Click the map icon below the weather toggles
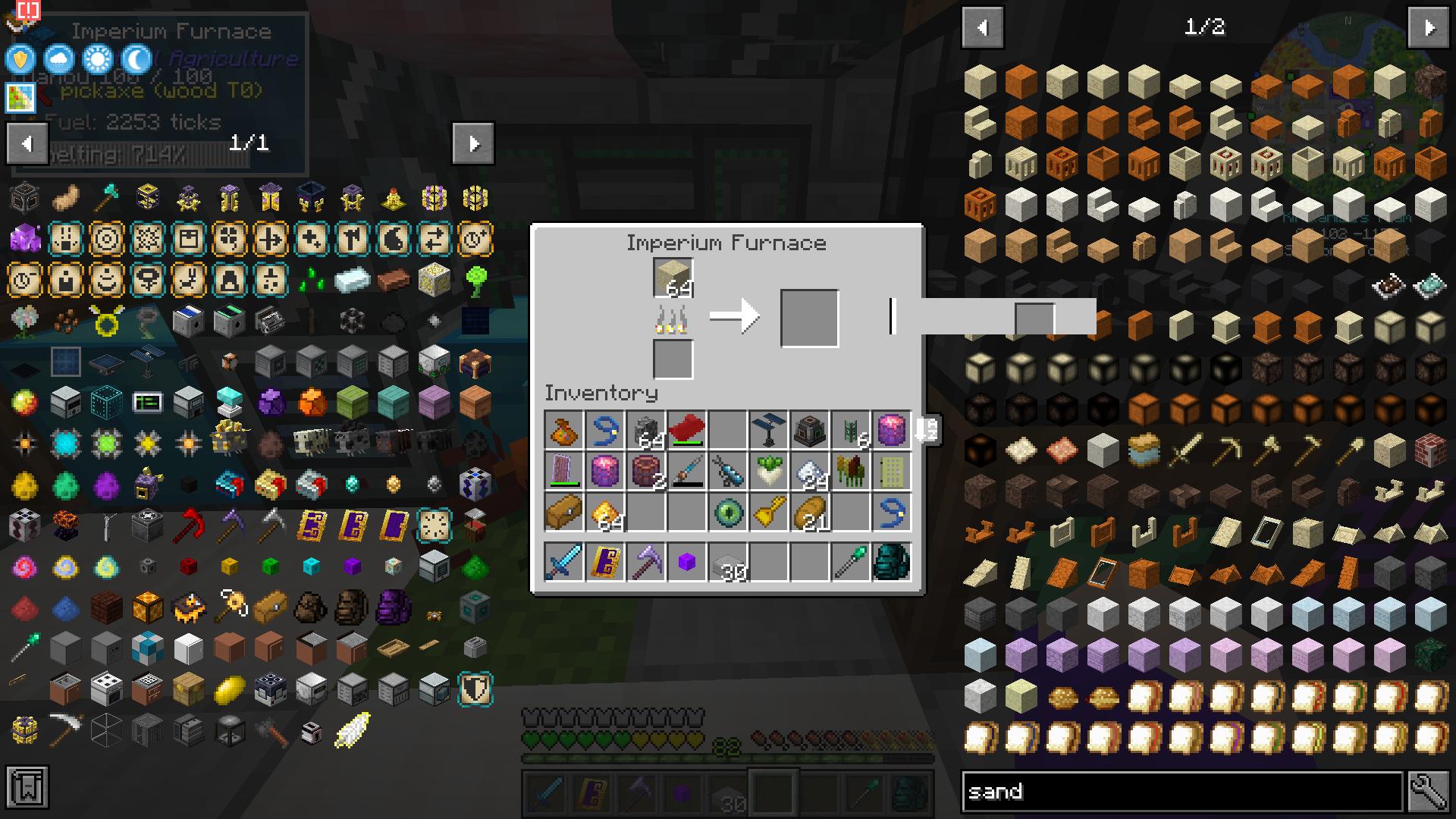 point(20,97)
